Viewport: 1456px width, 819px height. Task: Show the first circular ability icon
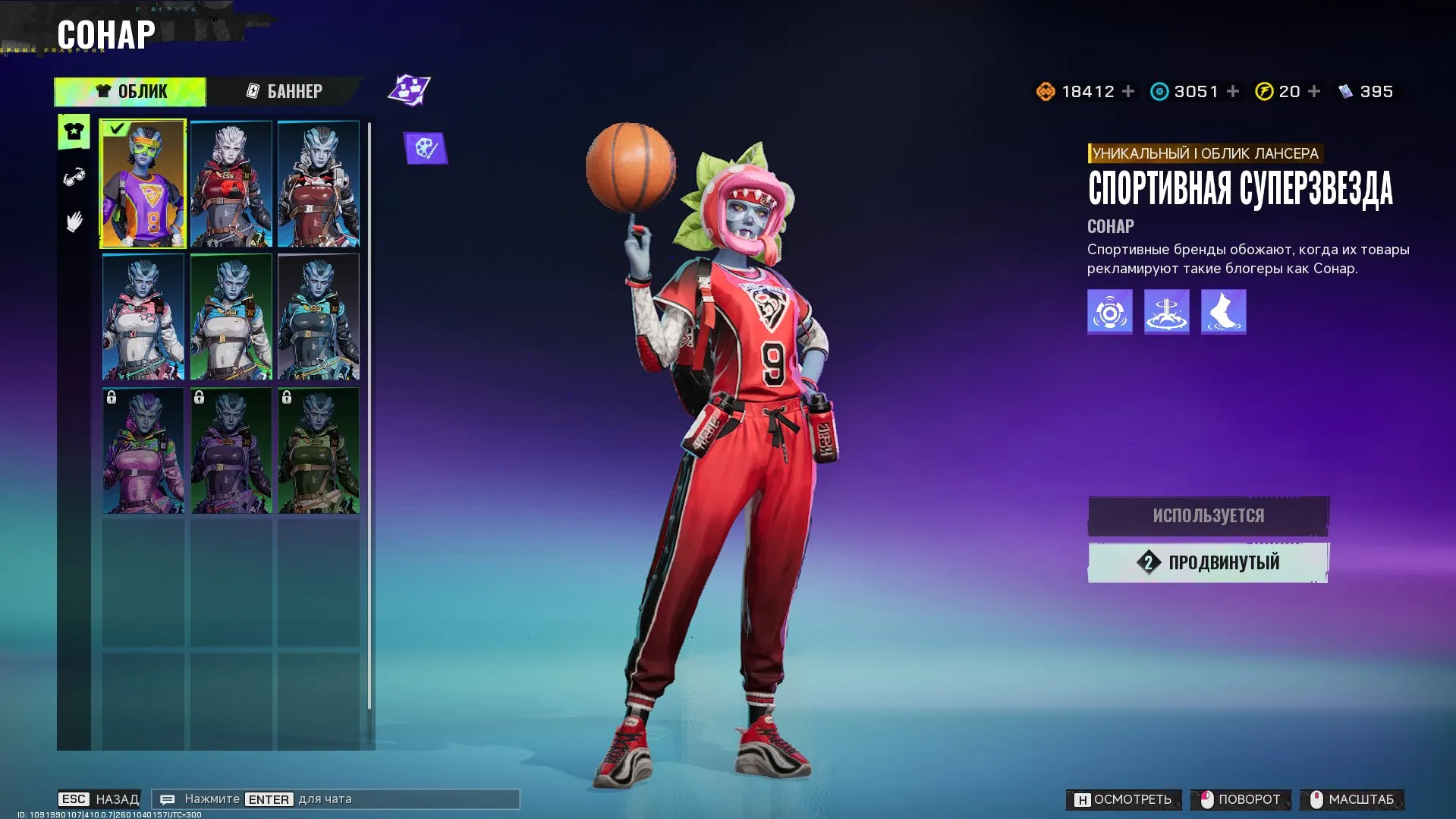coord(1109,311)
